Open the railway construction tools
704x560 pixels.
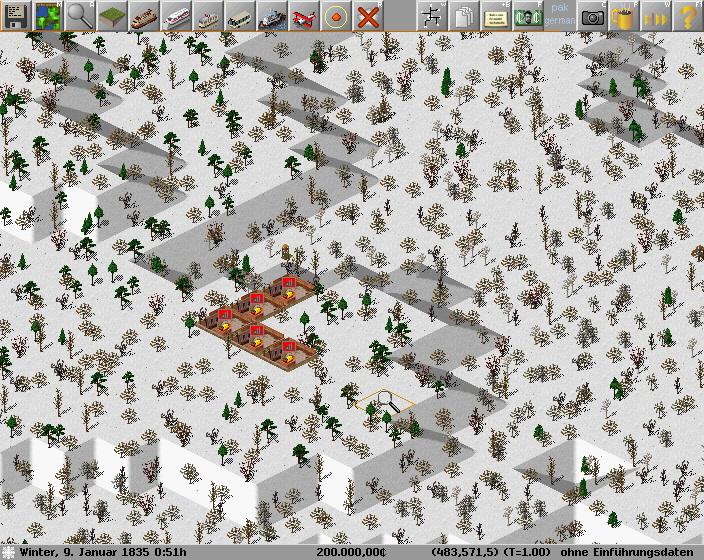[x=144, y=15]
